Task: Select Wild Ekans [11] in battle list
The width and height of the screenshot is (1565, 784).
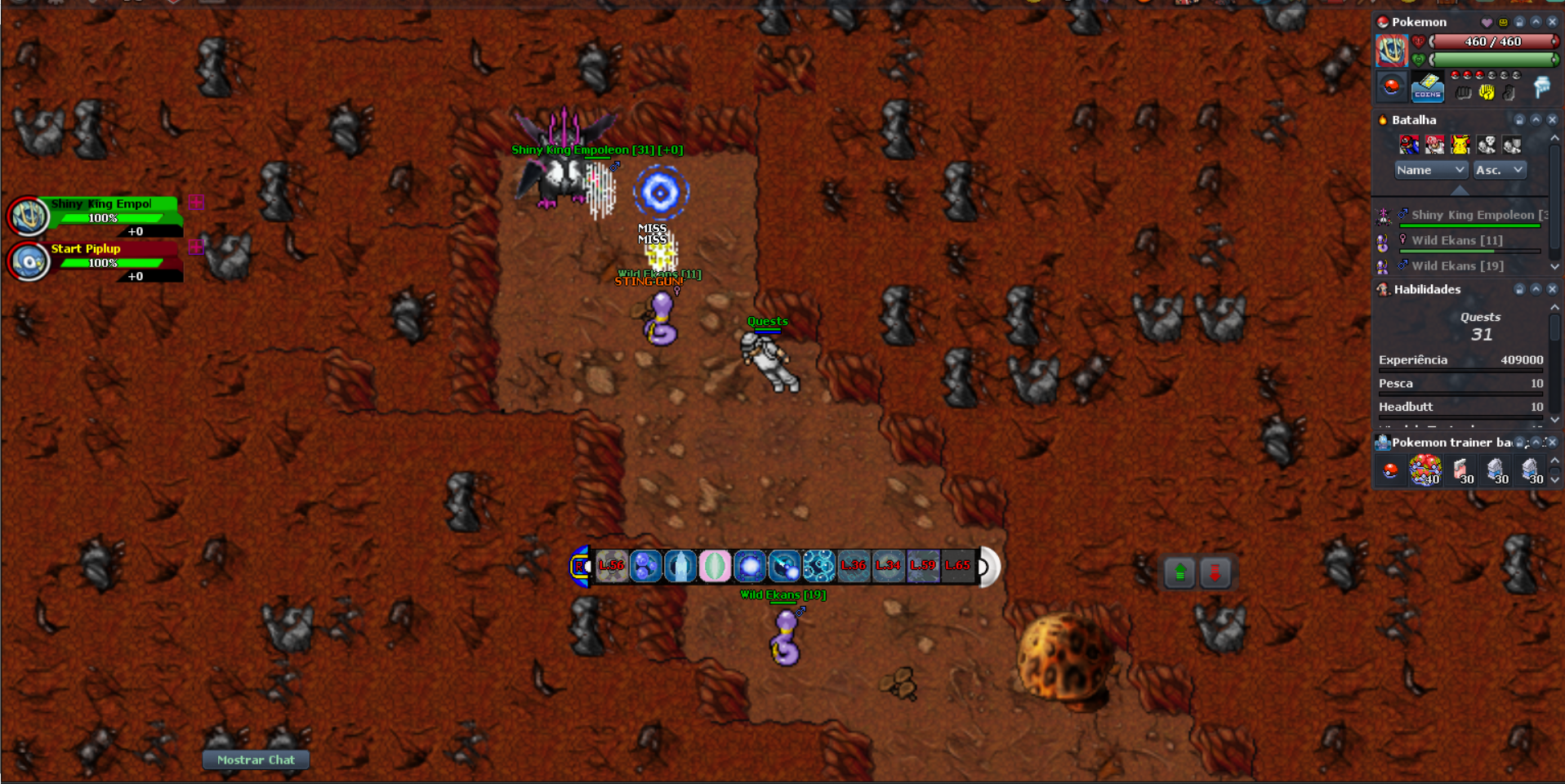Action: tap(1457, 240)
